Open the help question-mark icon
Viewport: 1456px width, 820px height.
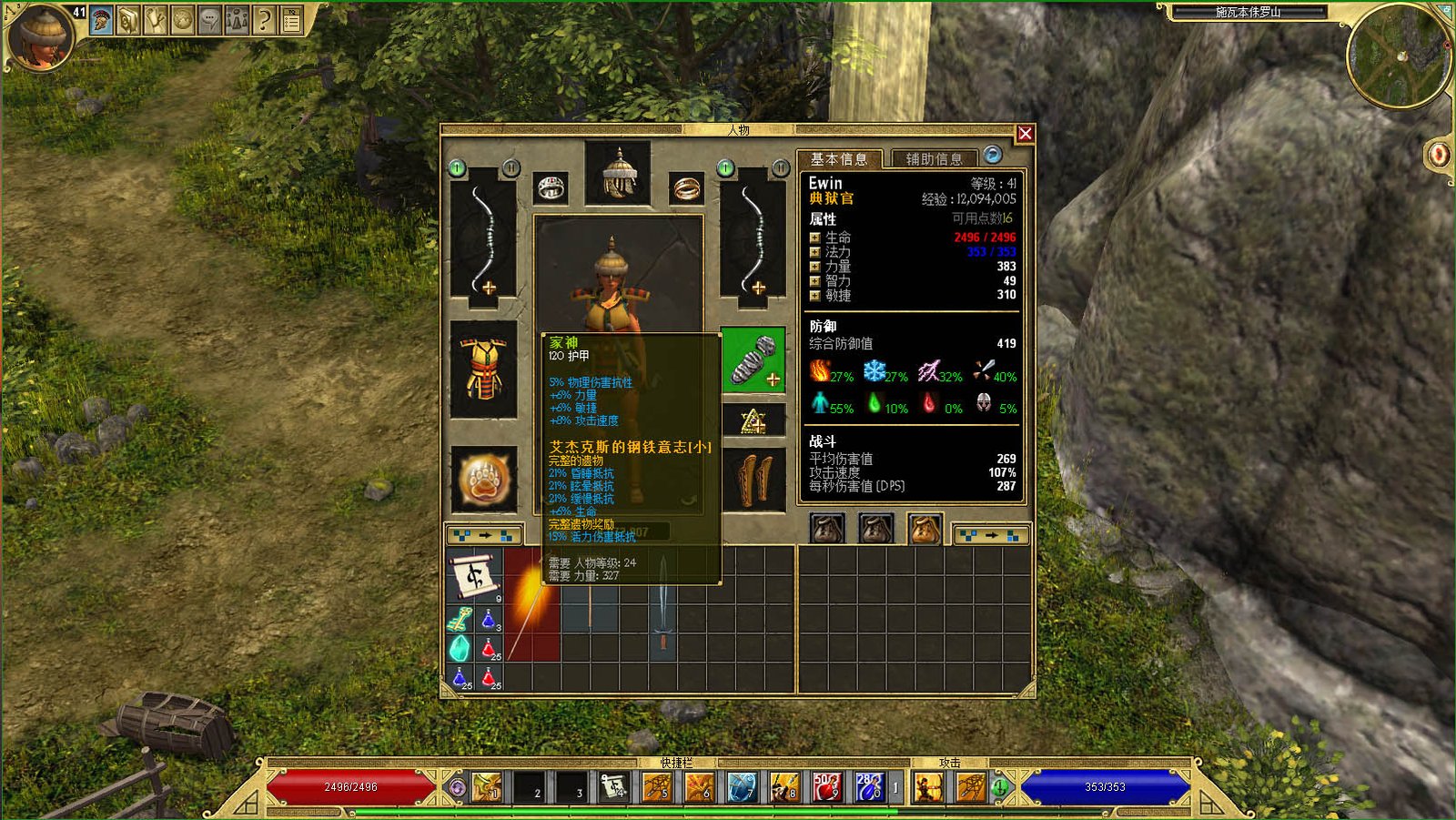point(263,19)
